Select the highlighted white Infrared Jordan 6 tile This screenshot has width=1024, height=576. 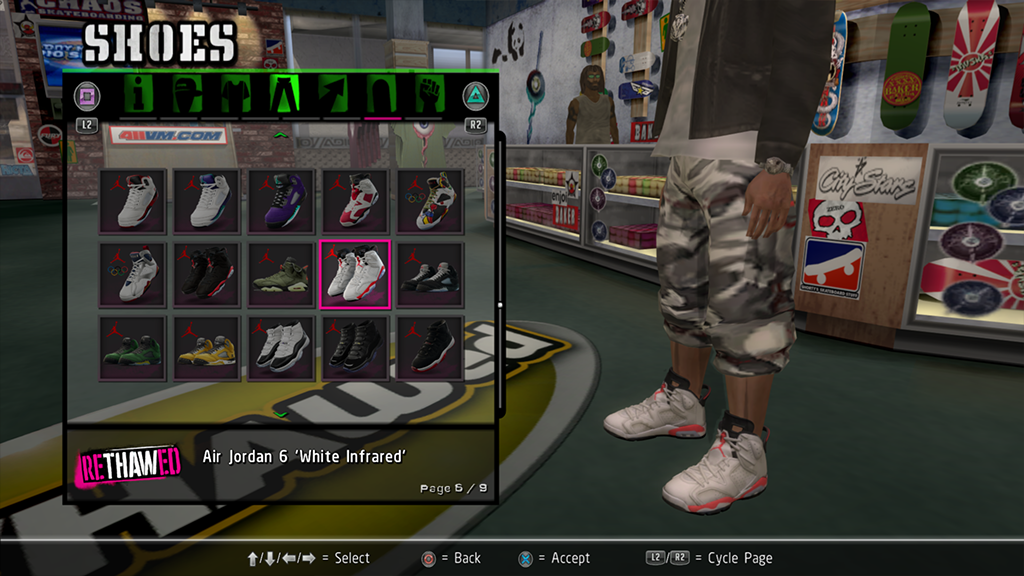tap(355, 274)
